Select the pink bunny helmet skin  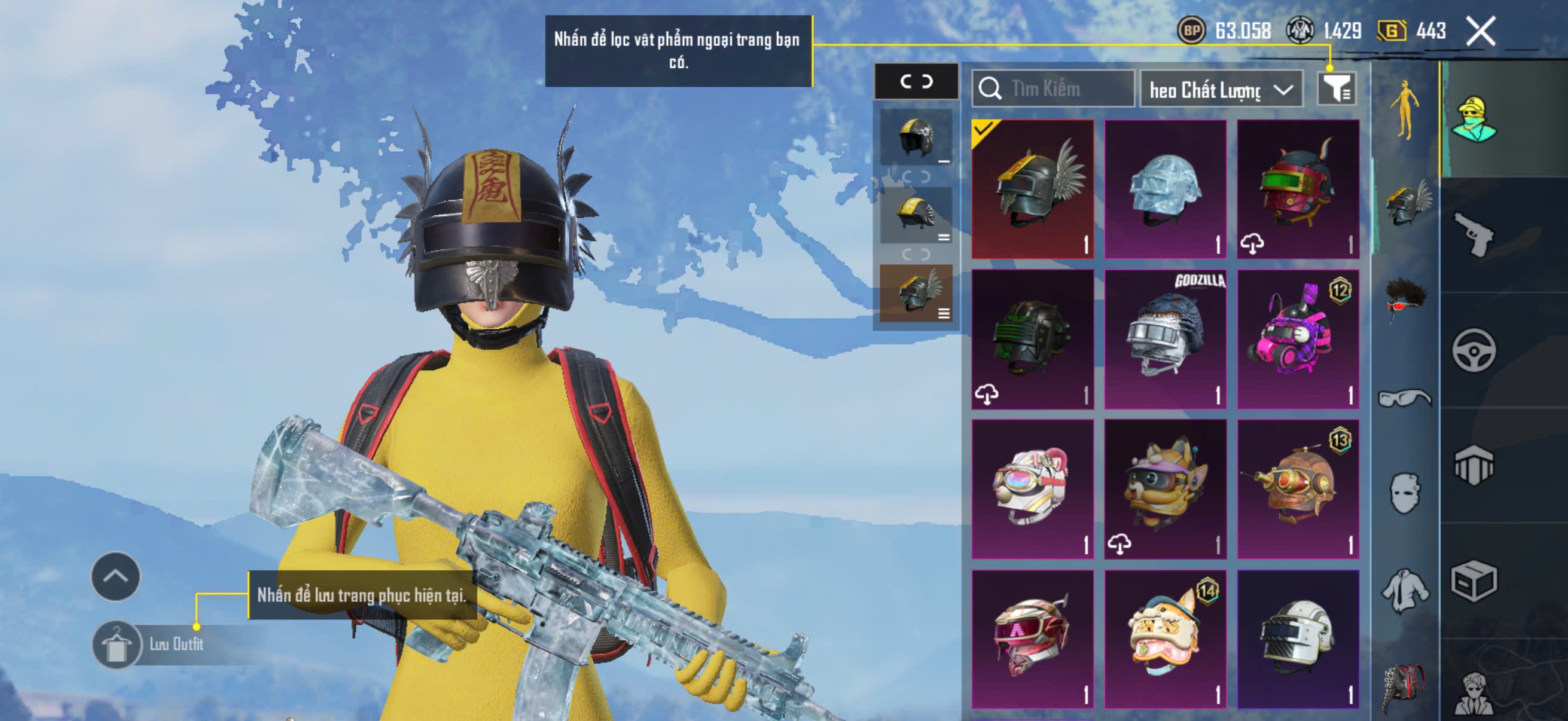coord(1298,339)
